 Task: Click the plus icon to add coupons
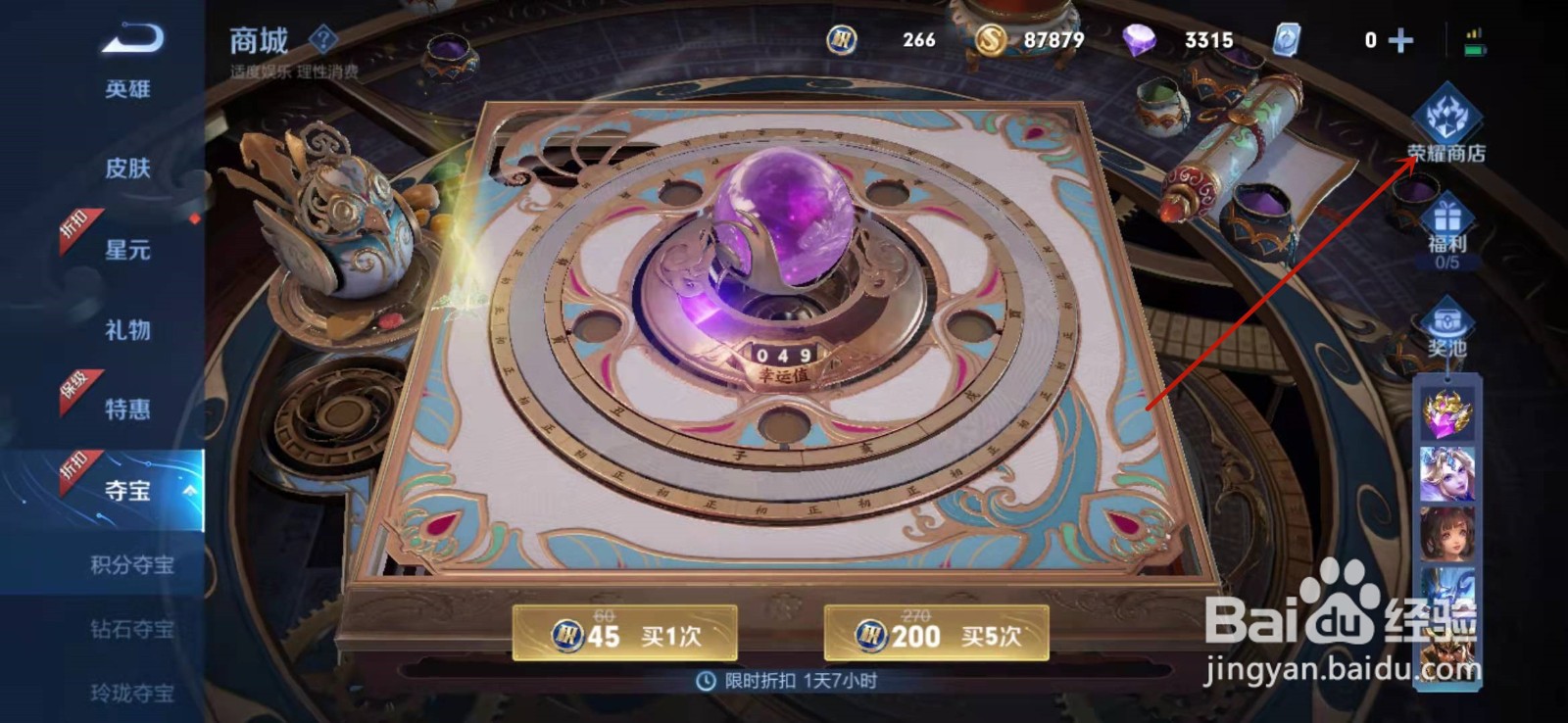click(x=1399, y=41)
